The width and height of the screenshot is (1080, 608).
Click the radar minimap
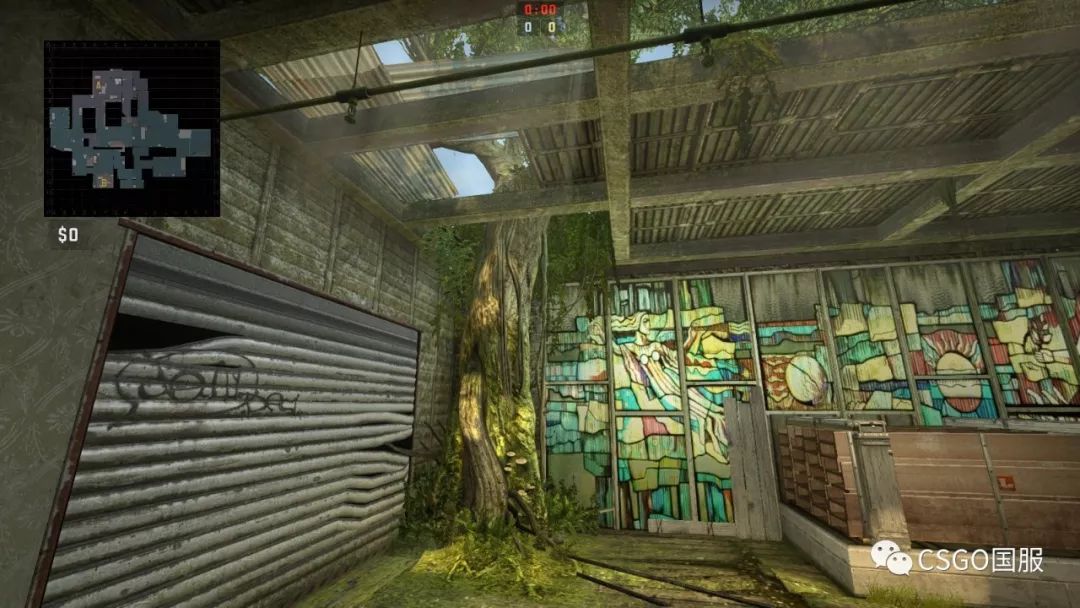click(x=131, y=129)
